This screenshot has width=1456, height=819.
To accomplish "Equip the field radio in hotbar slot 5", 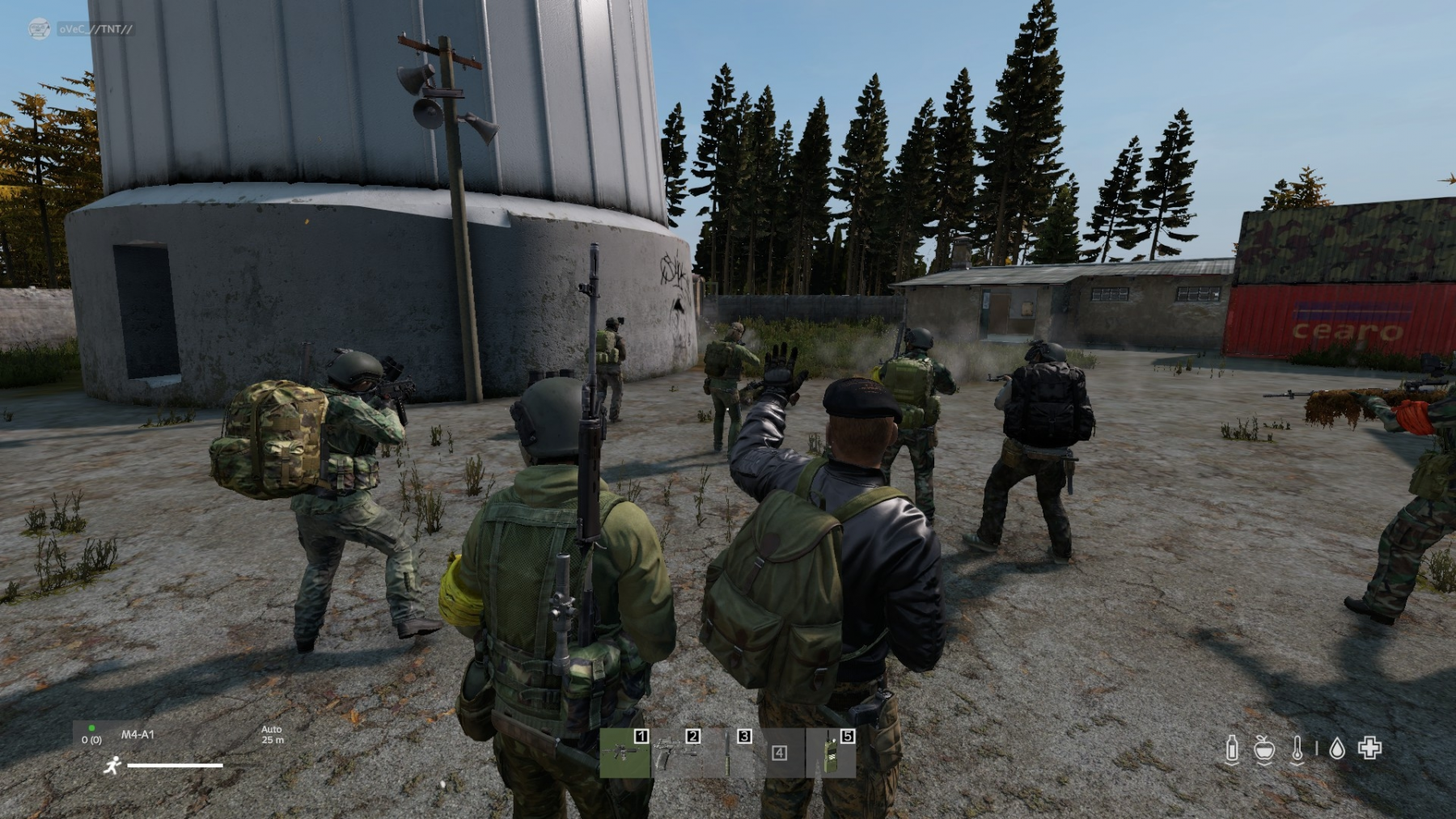I will (831, 753).
